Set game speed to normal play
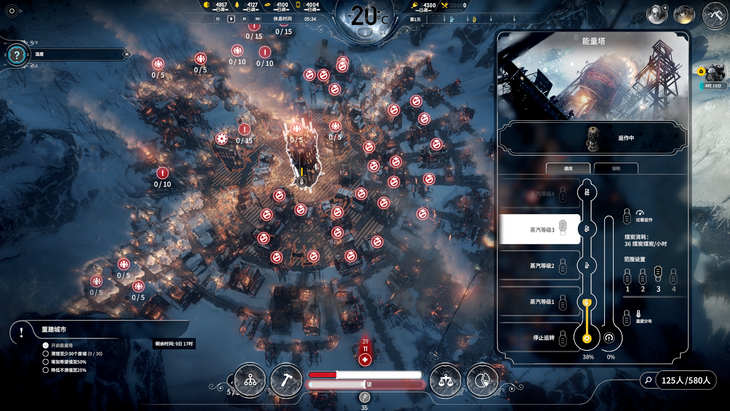 coord(231,19)
